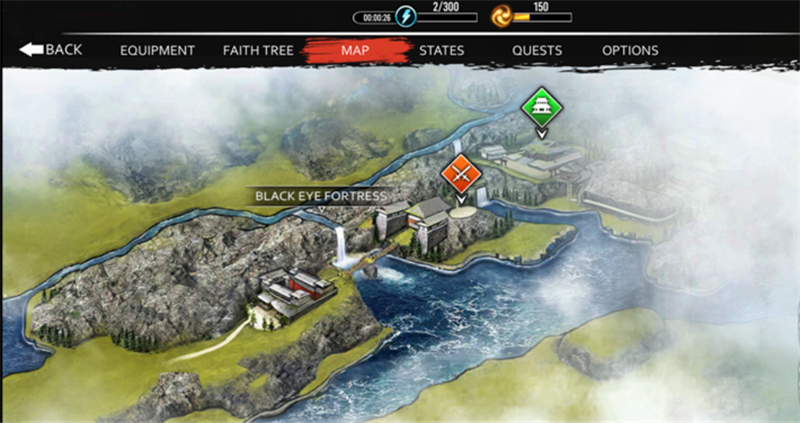This screenshot has width=800, height=423.
Task: Click the orange swirl currency icon
Action: coord(502,16)
